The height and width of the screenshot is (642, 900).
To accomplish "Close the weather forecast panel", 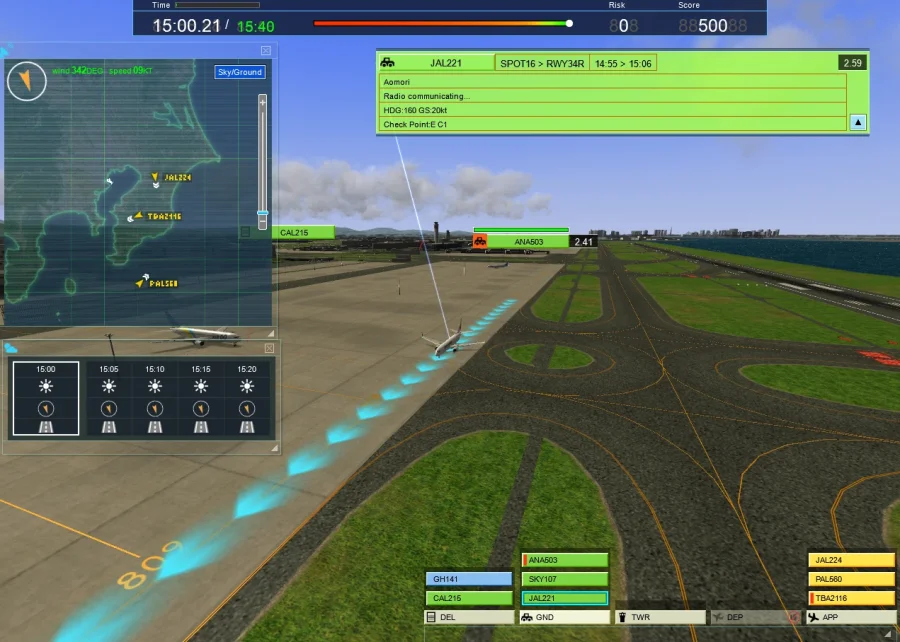I will (269, 348).
